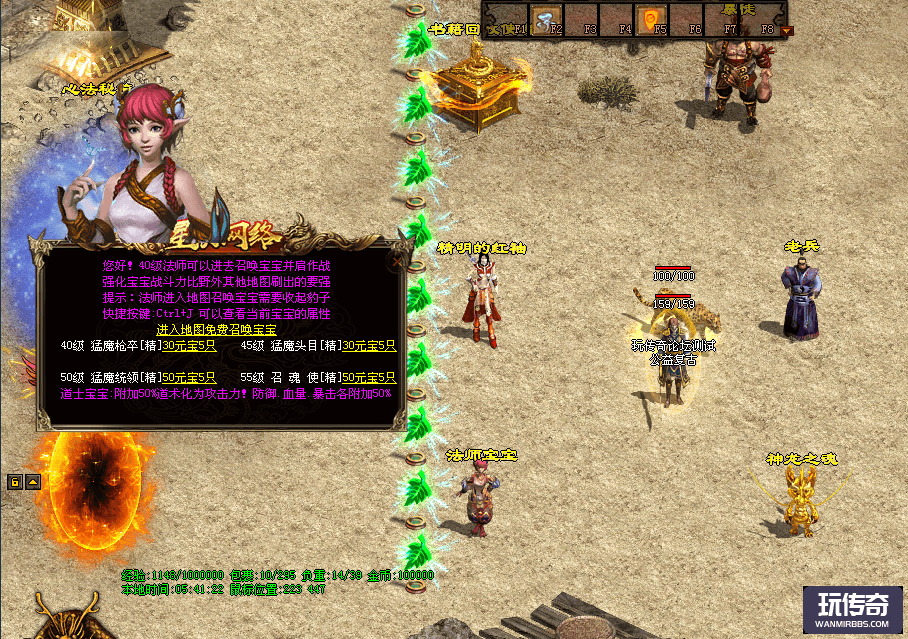Buy 45级 猛魔头目 for 30元宝
The image size is (908, 639).
(369, 346)
